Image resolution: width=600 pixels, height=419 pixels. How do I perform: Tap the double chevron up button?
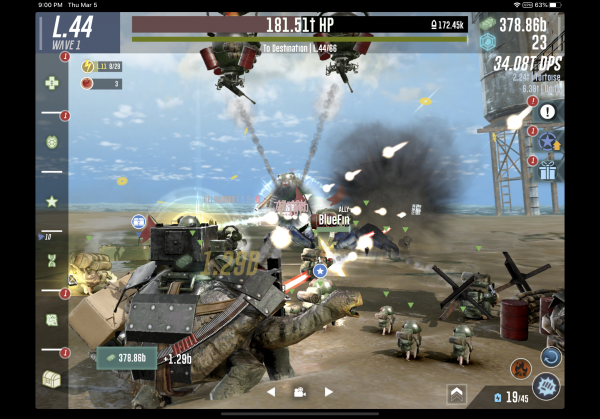click(456, 392)
